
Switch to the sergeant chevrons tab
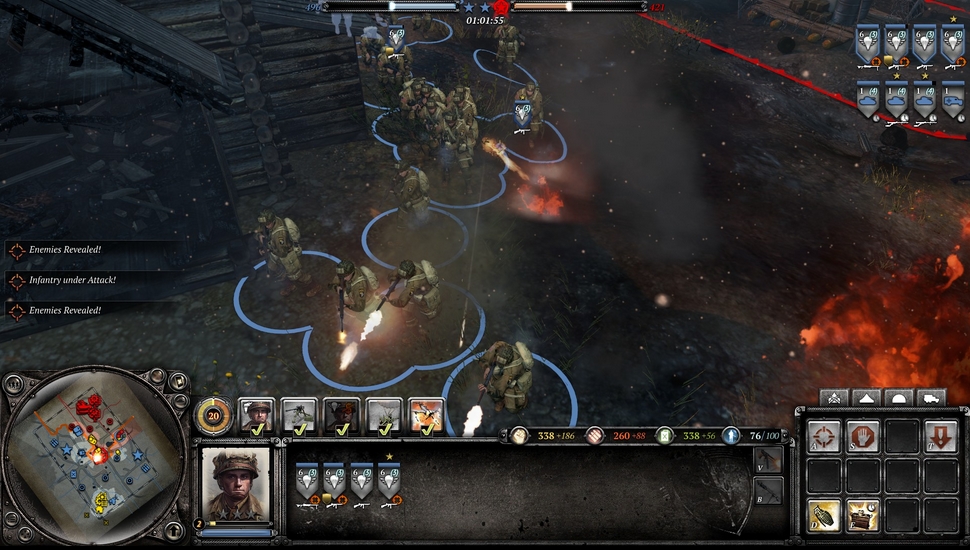(835, 397)
